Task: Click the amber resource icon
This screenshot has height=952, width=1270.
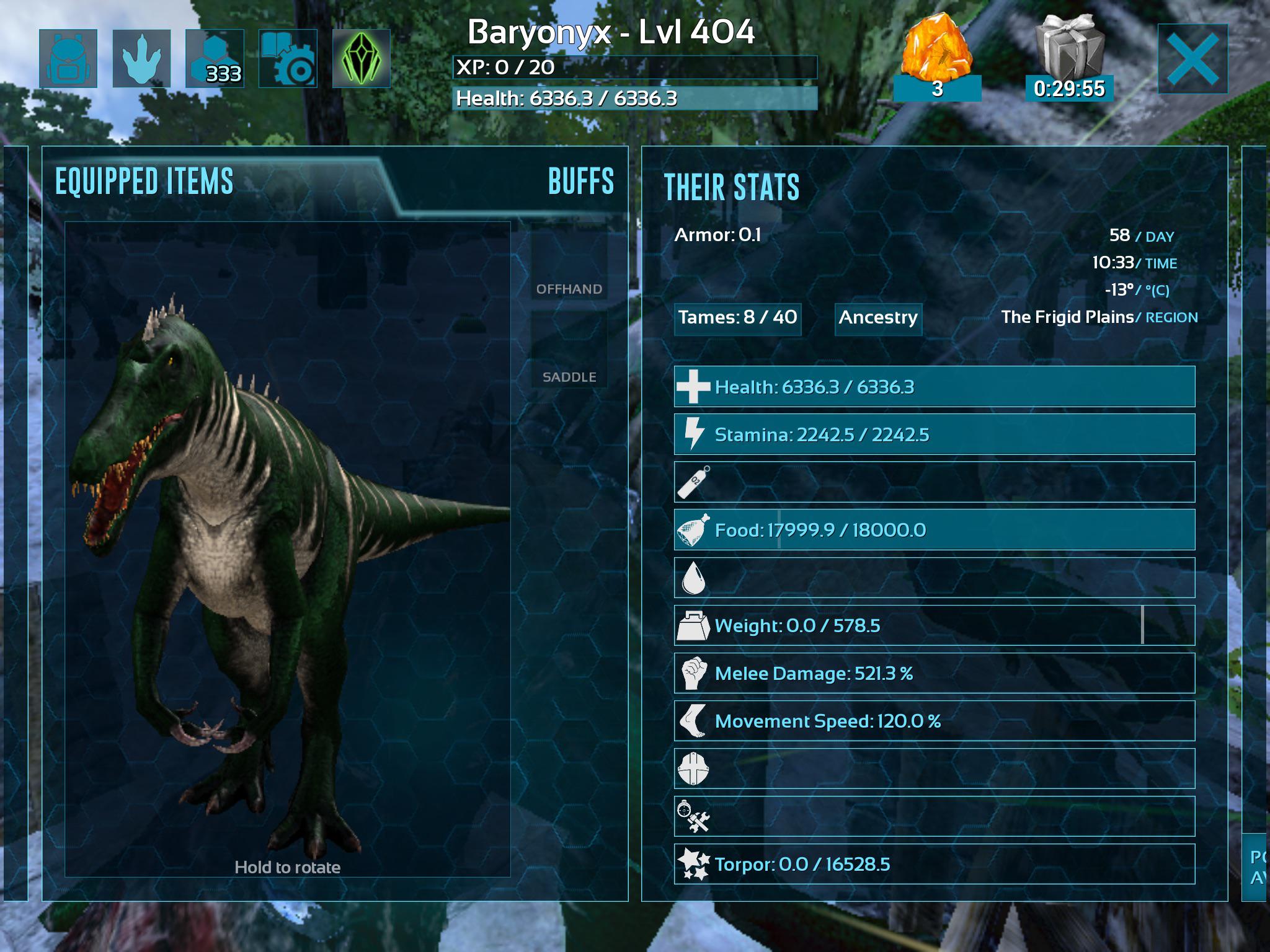Action: [x=937, y=46]
